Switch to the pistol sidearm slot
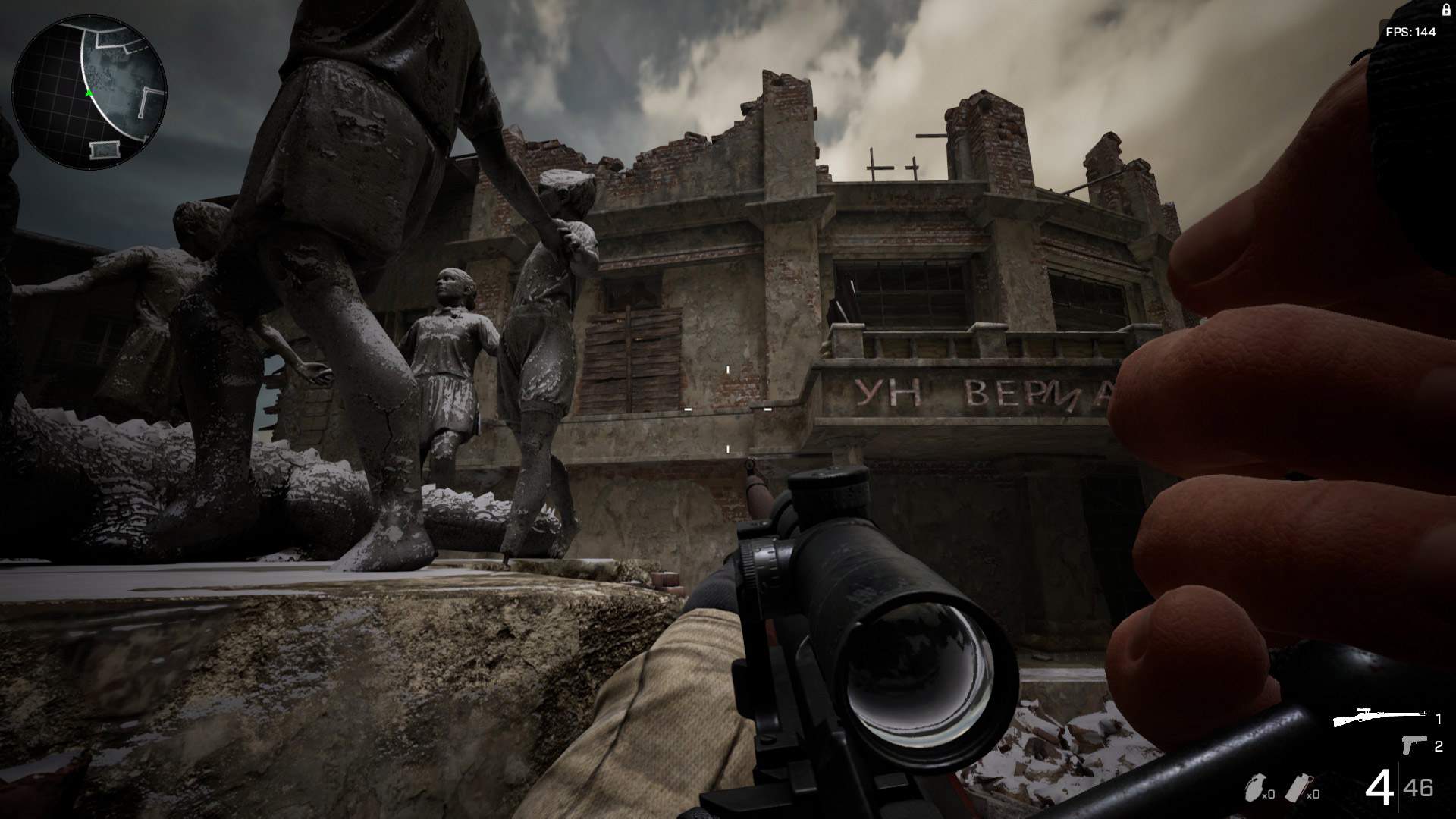 pyautogui.click(x=1414, y=746)
